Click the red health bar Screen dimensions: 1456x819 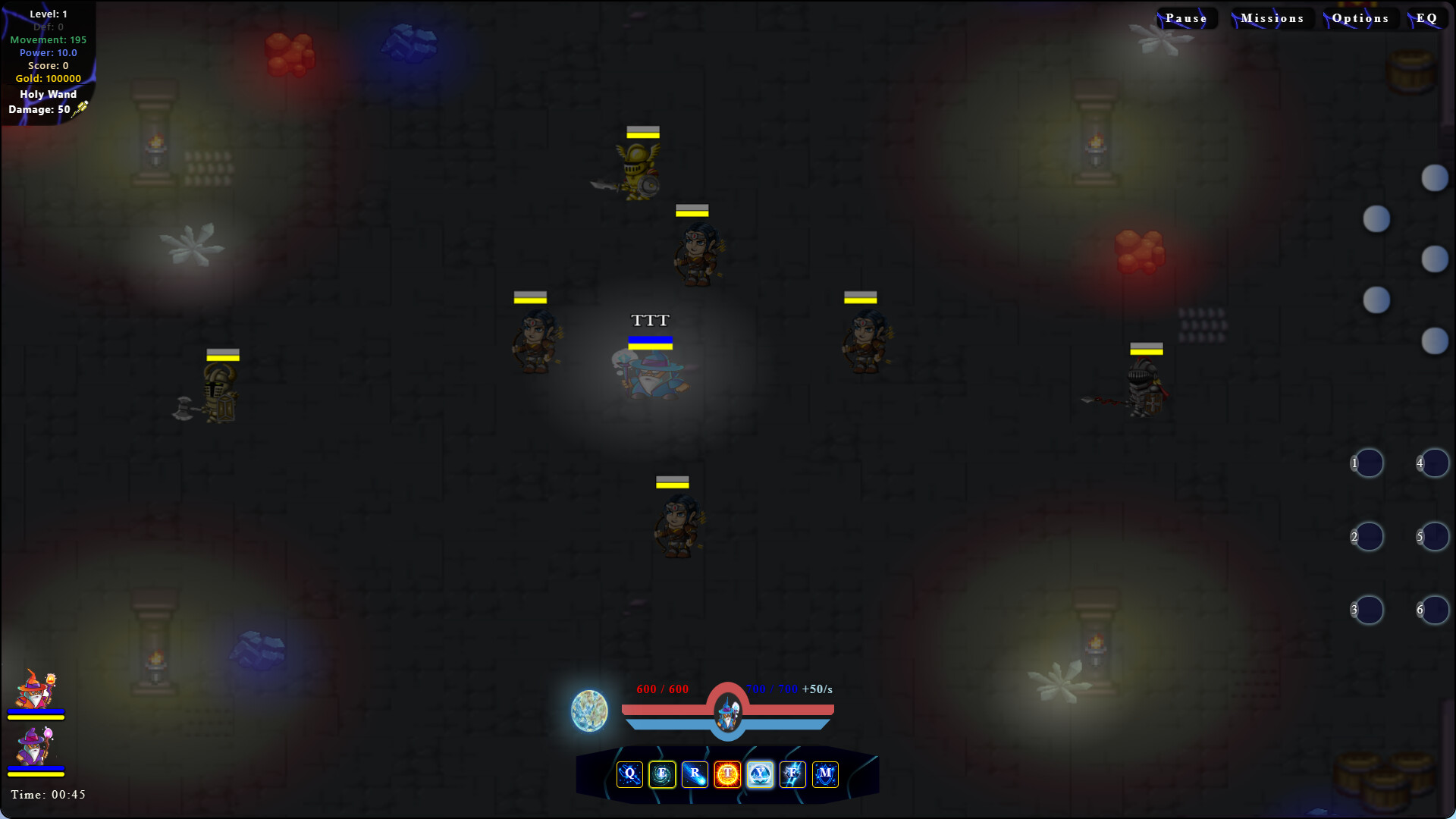pyautogui.click(x=667, y=710)
